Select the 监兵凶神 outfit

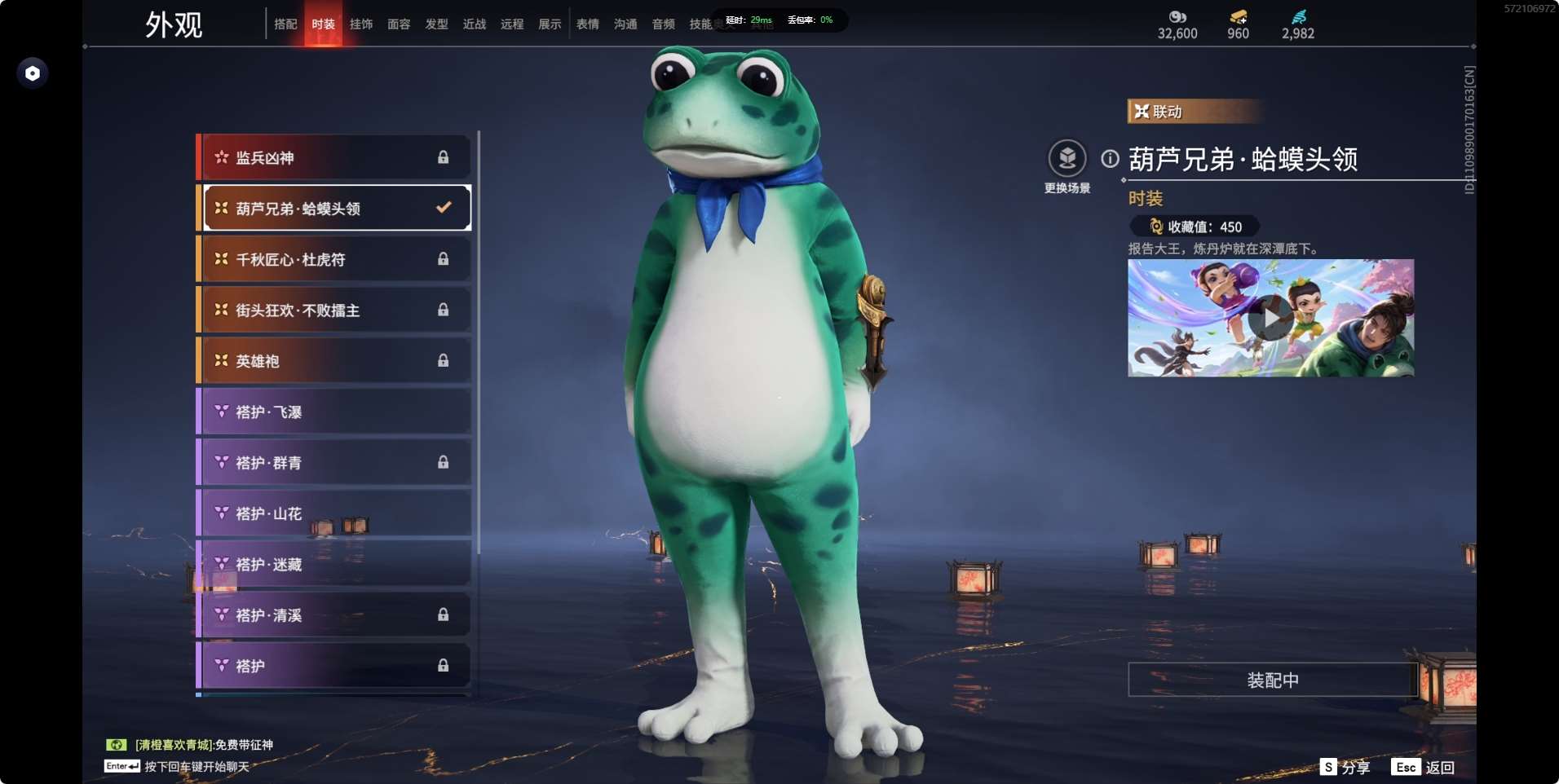pyautogui.click(x=334, y=157)
